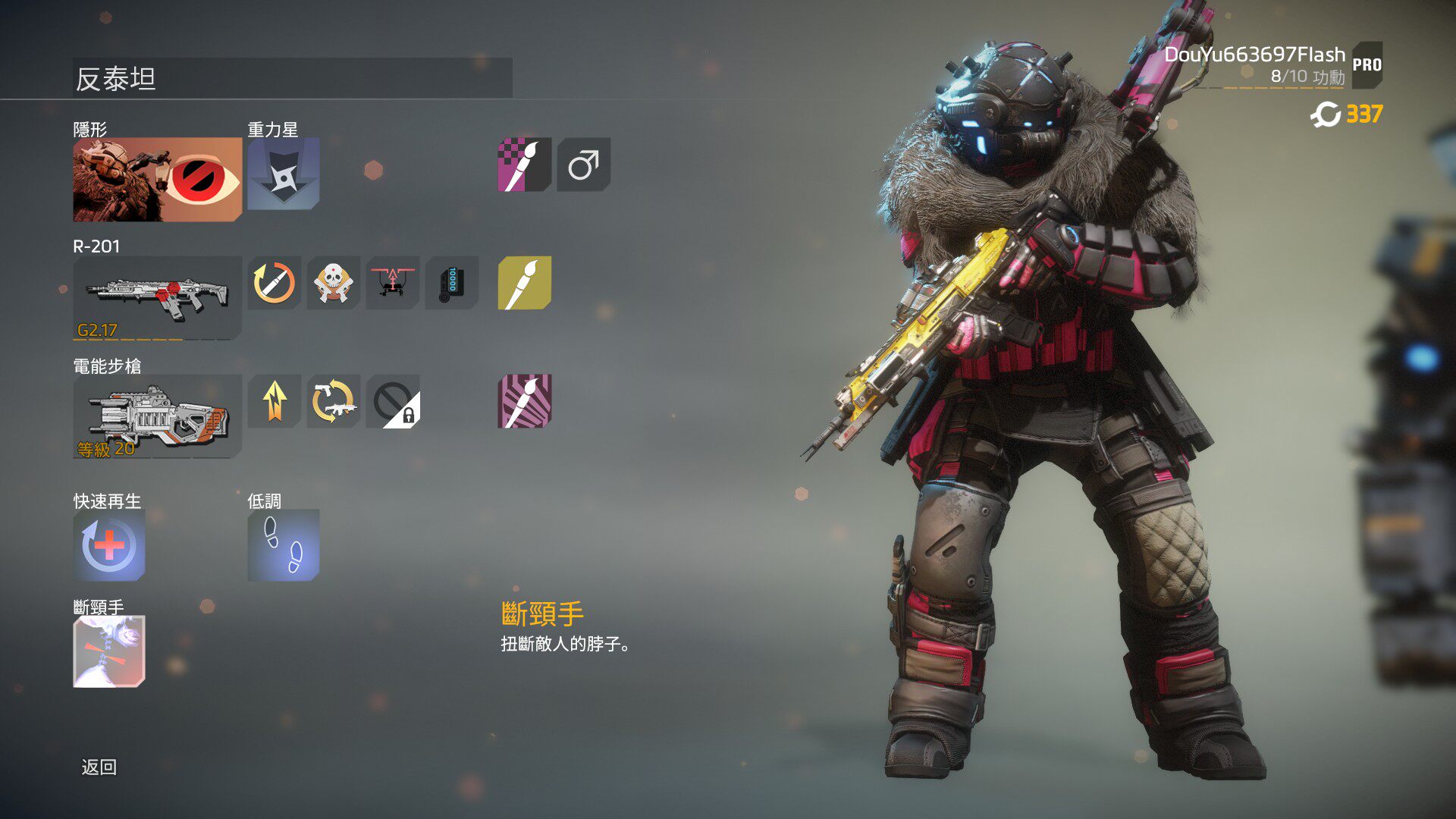Edit the 反泰坦 loadout name field
The width and height of the screenshot is (1456, 819).
click(292, 78)
